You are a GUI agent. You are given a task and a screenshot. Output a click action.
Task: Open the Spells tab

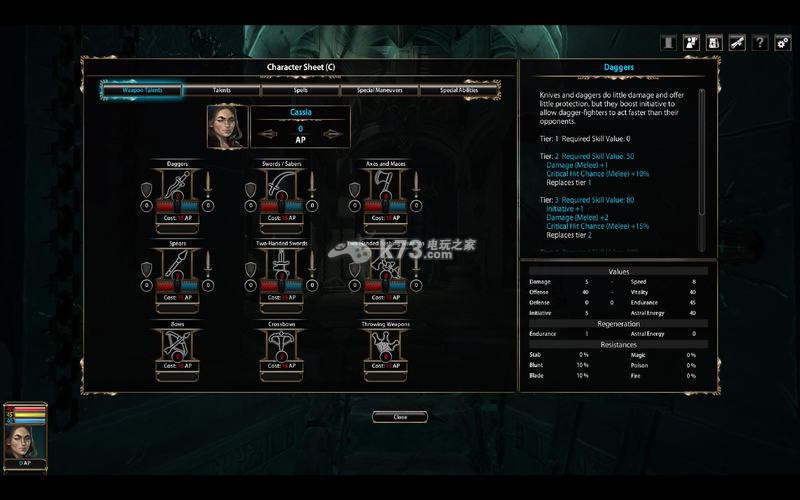coord(300,90)
